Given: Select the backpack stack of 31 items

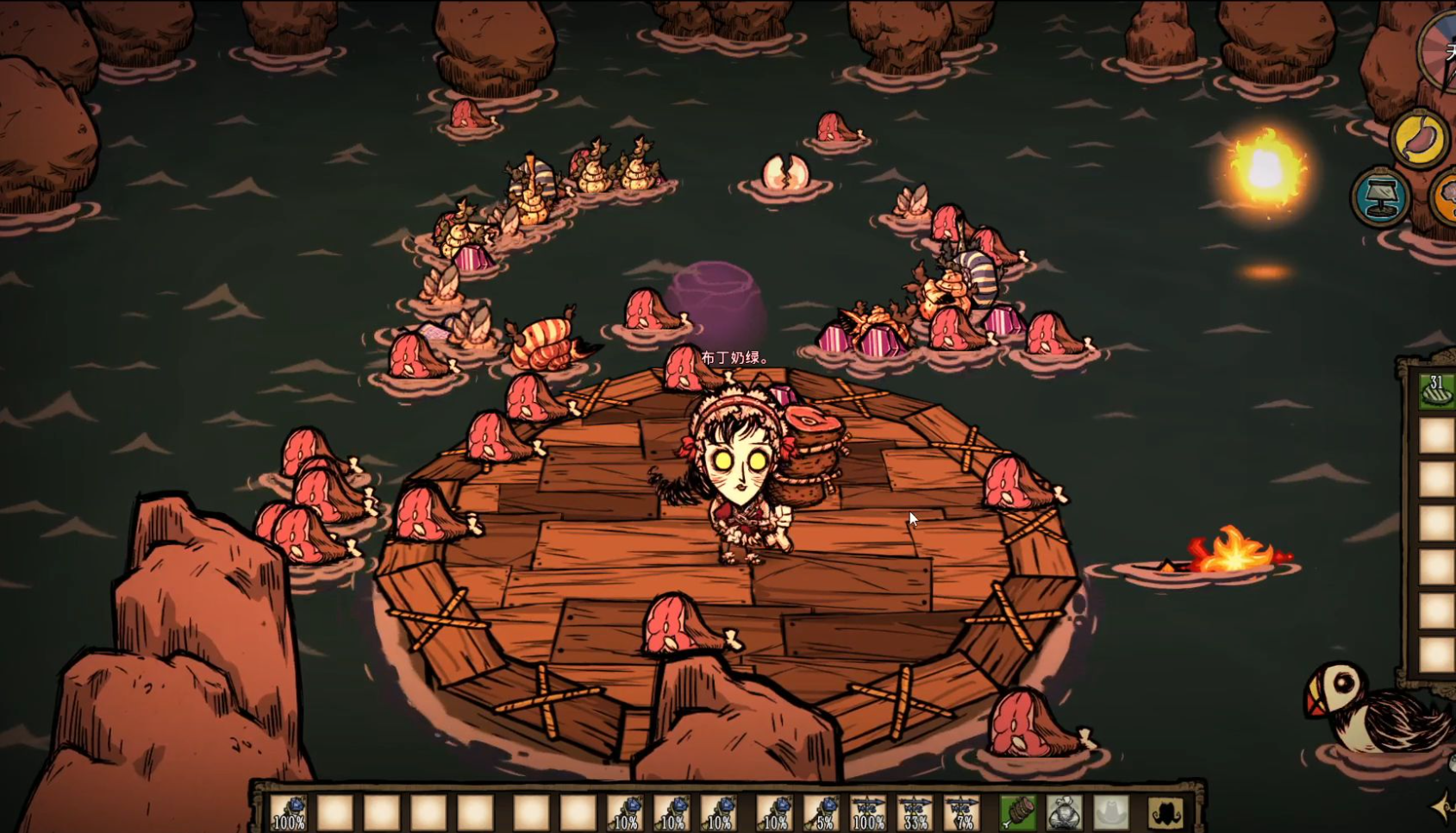Looking at the screenshot, I should 1436,391.
